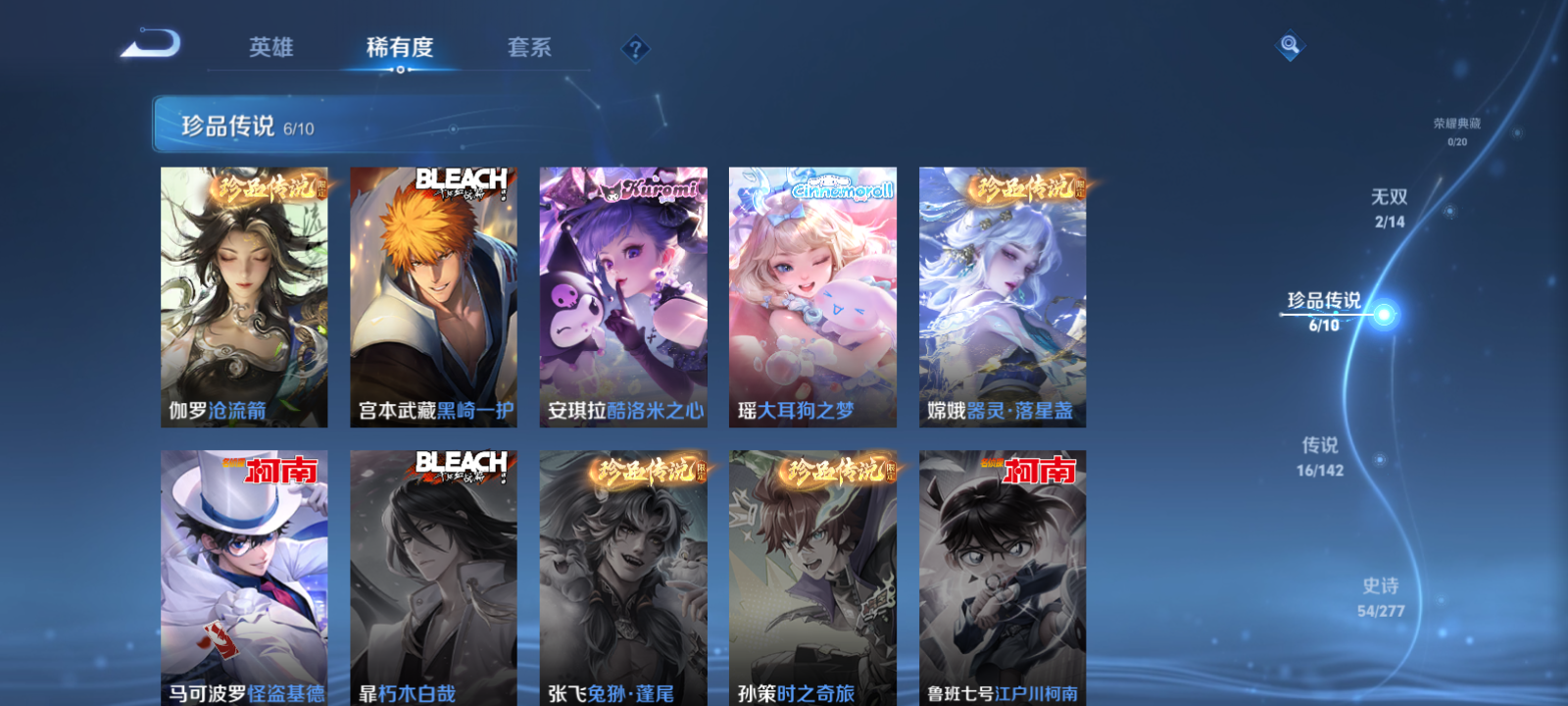
Task: Open the search function at top right
Action: pyautogui.click(x=1289, y=43)
